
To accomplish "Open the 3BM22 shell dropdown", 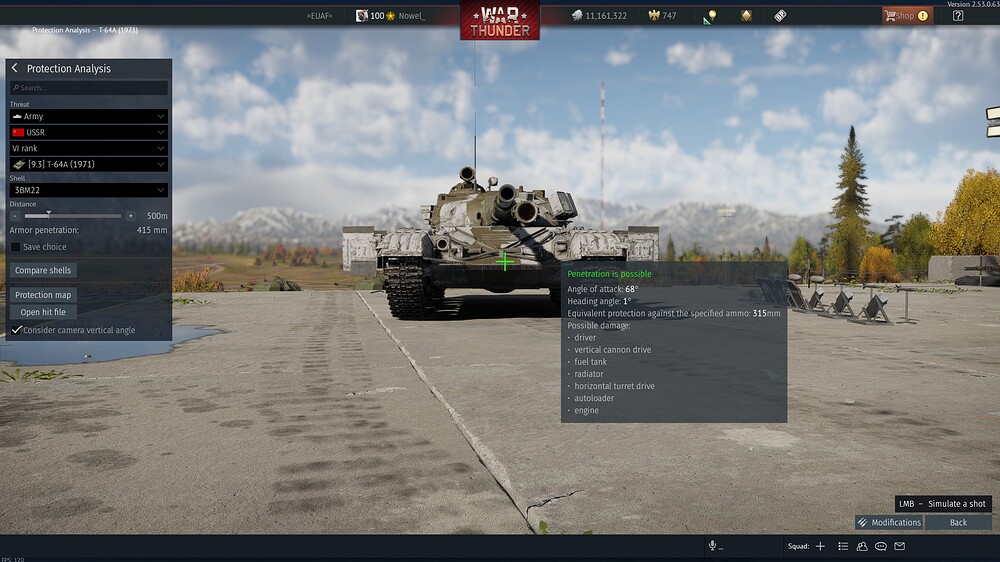I will pyautogui.click(x=88, y=190).
